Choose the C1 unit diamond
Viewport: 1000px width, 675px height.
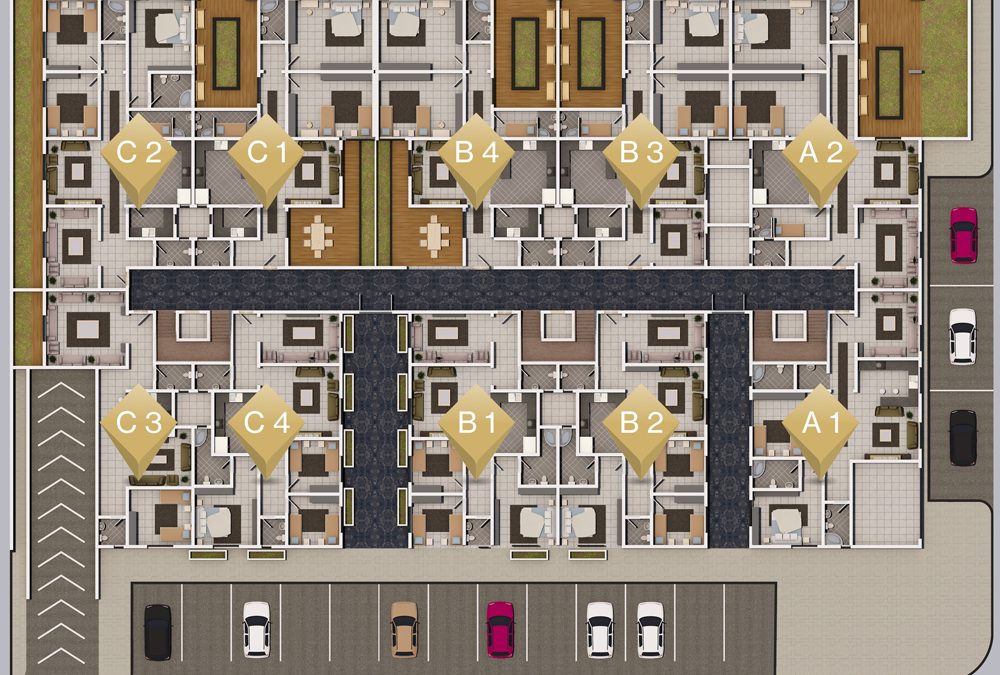pos(265,155)
